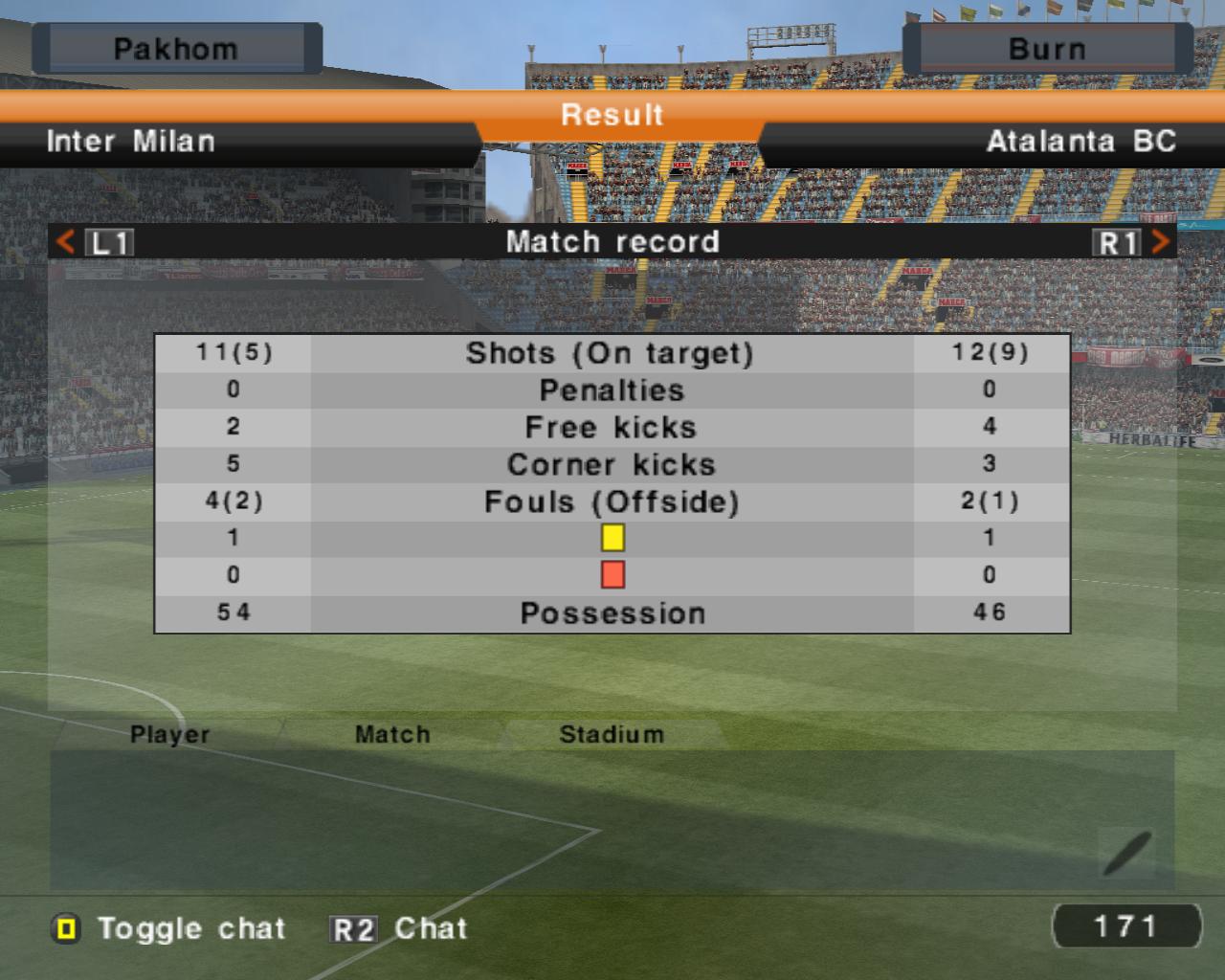The image size is (1225, 980).
Task: Switch to the Player chat tab
Action: tap(169, 734)
